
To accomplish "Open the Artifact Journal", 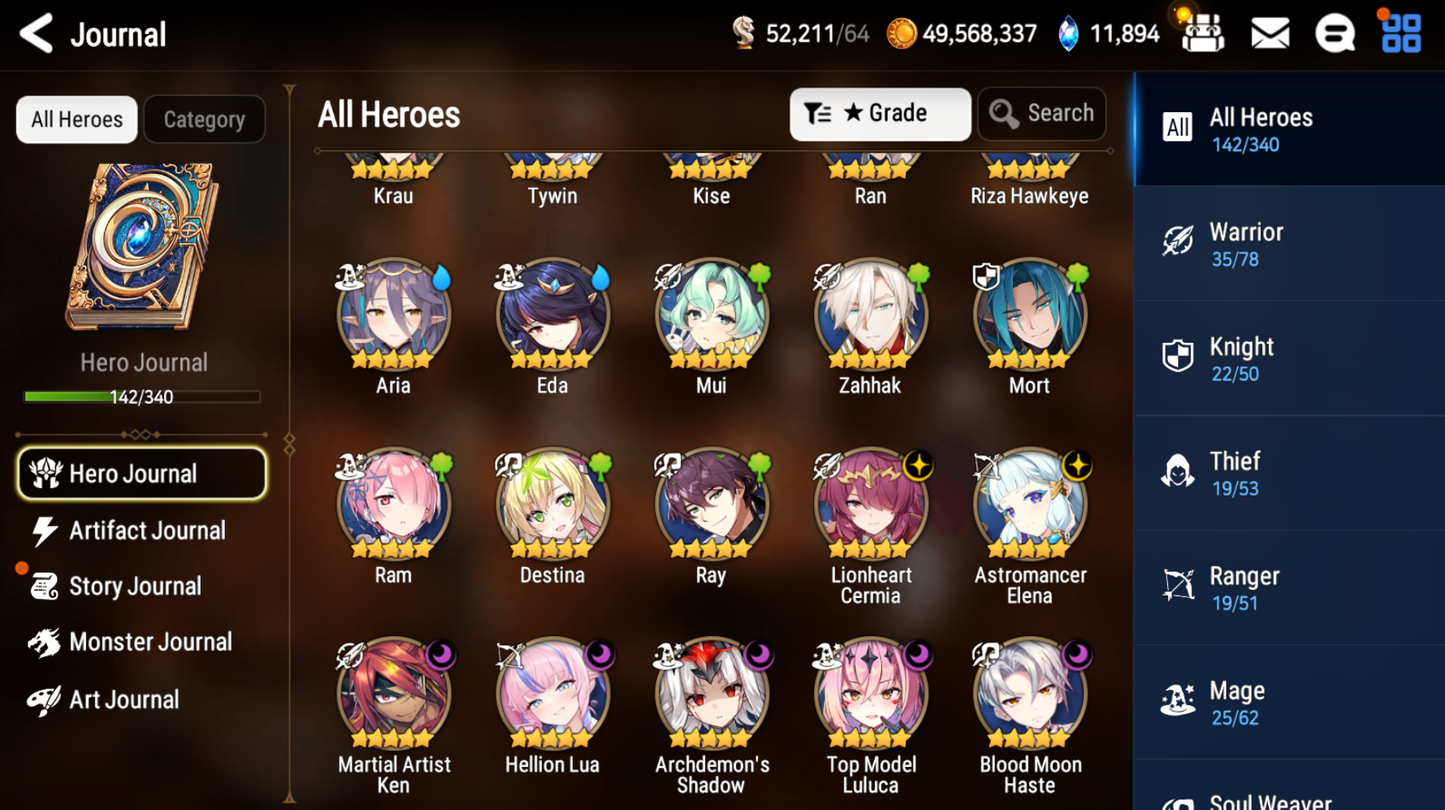I will click(145, 531).
